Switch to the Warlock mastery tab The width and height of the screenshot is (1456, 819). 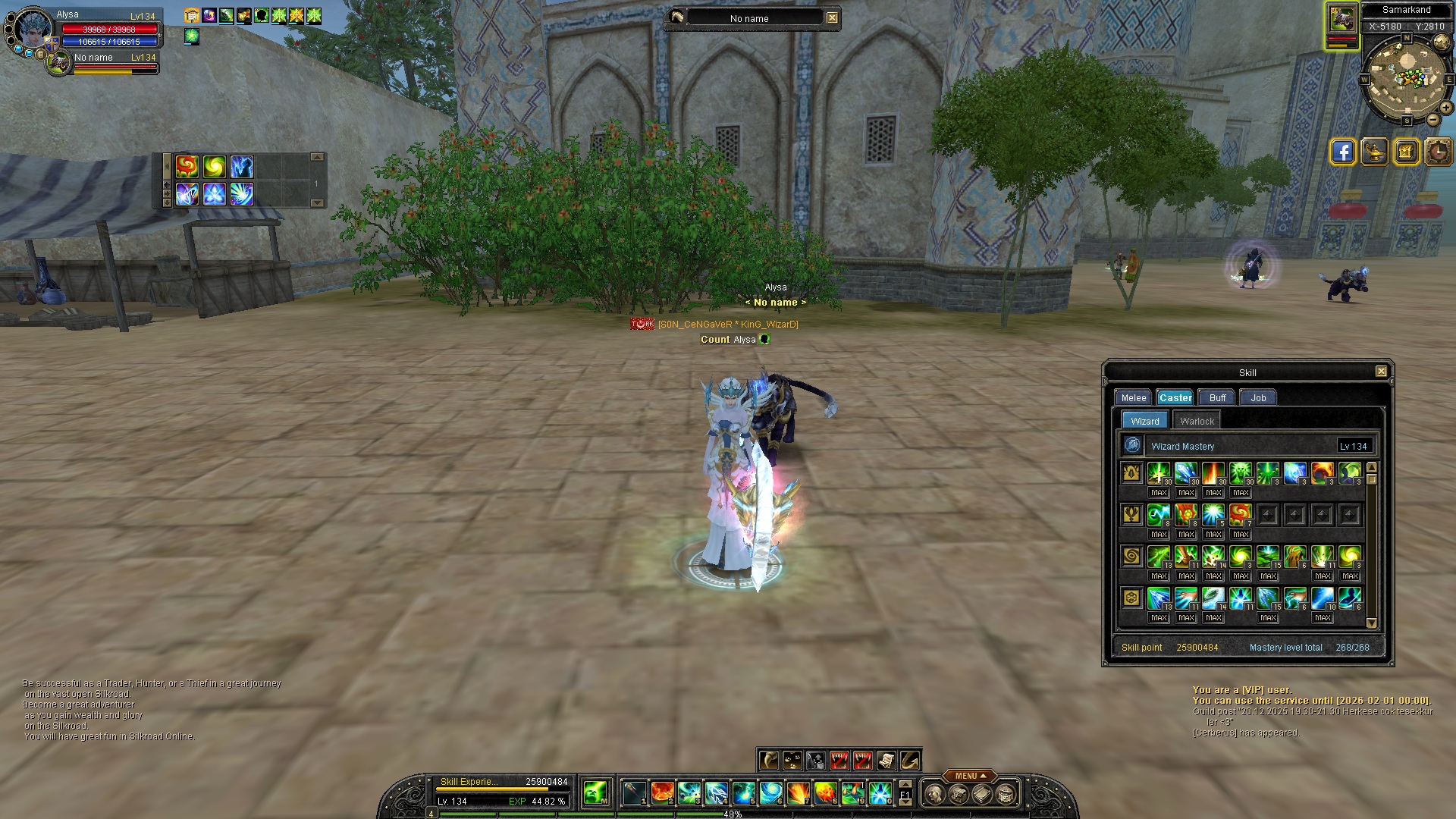[1197, 421]
